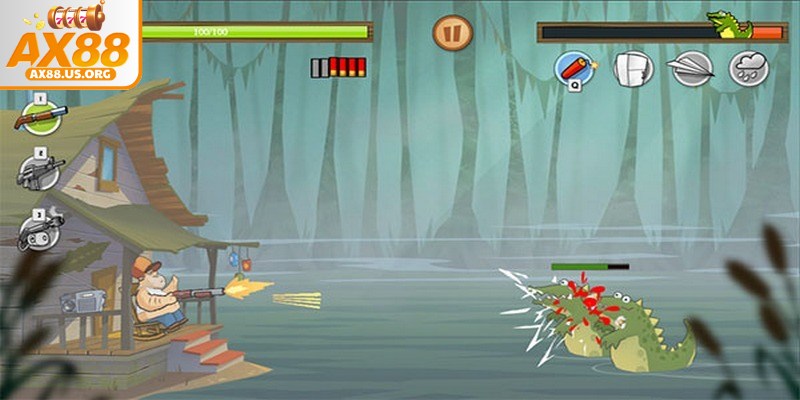Open the AX88 logo link
Image resolution: width=800 pixels, height=400 pixels.
pos(68,43)
